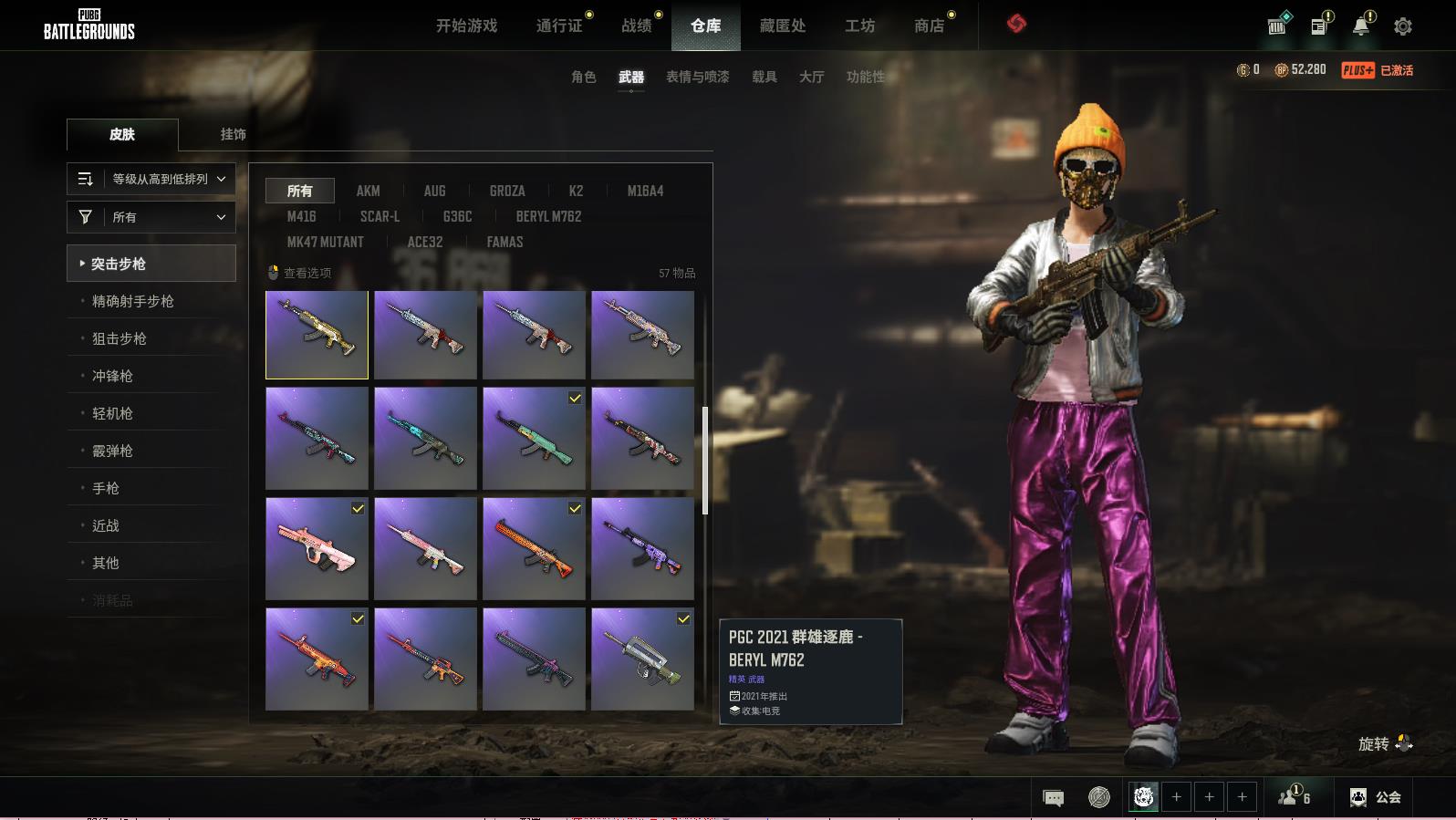Select the 冲锋枪 weapon category
Image resolution: width=1456 pixels, height=820 pixels.
[113, 376]
